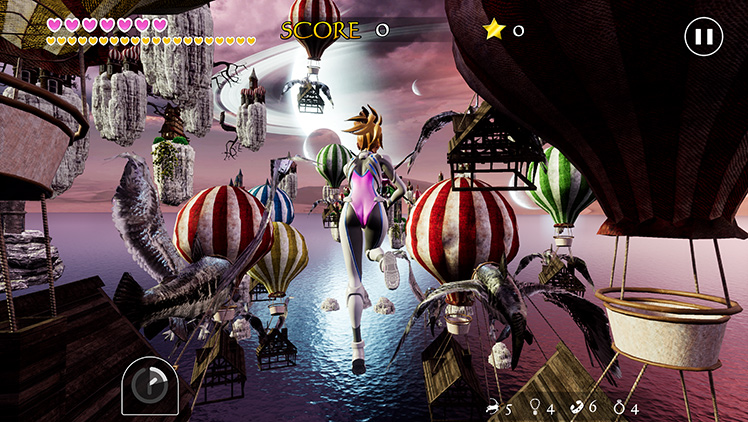Tap the telephone item icon

pos(577,407)
